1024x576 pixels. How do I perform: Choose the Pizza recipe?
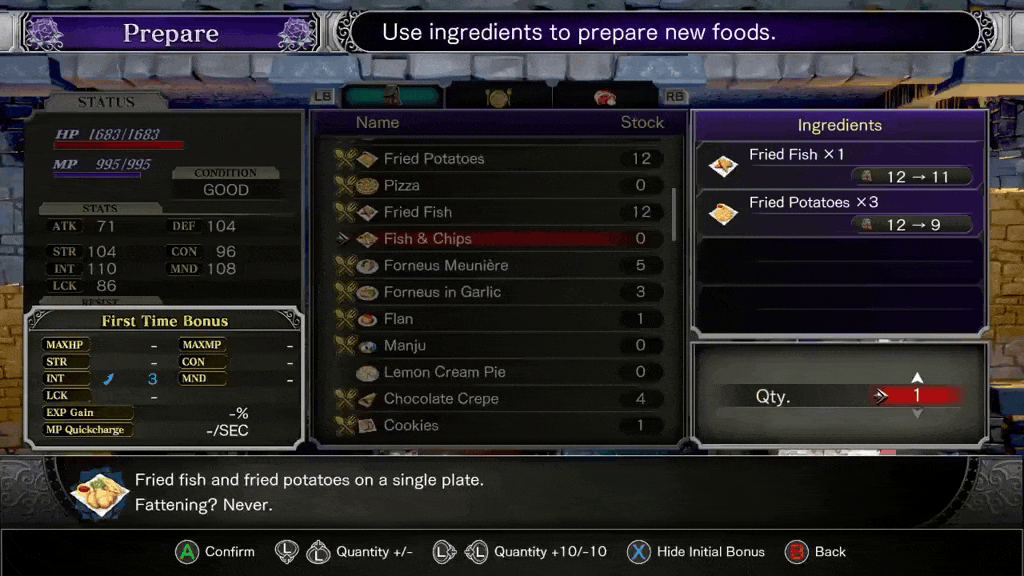(x=401, y=186)
